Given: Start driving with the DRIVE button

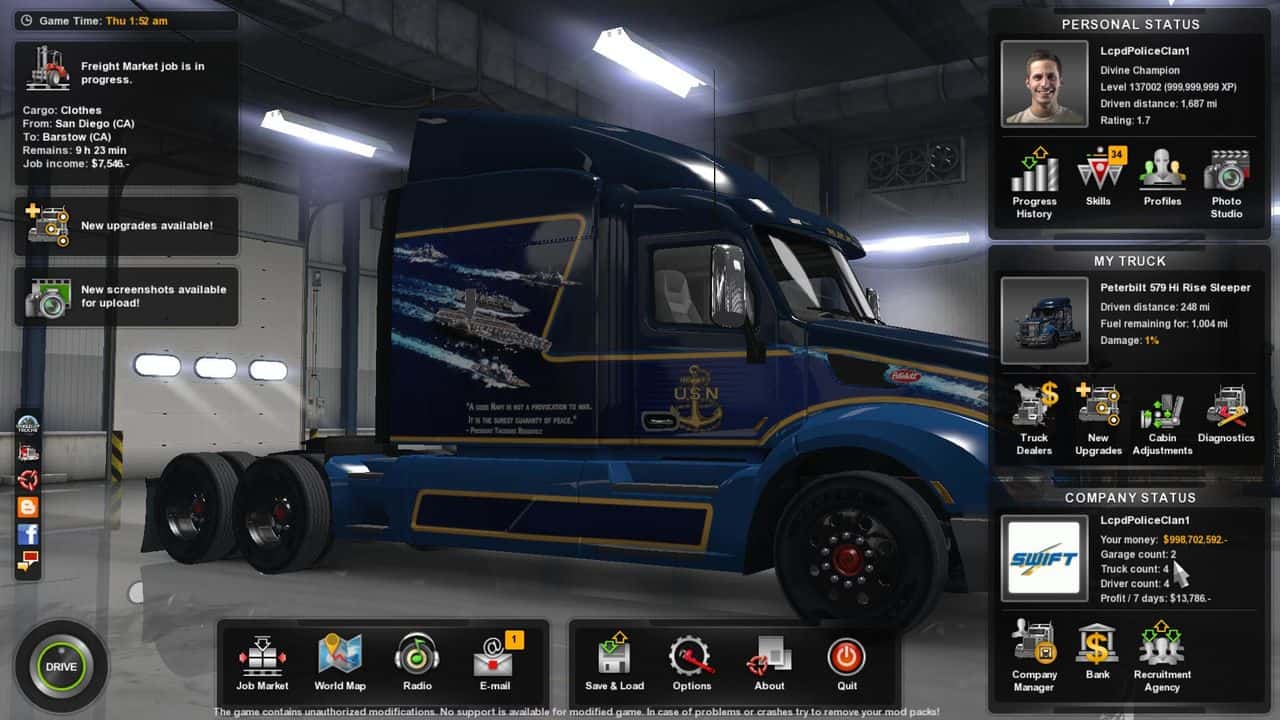Looking at the screenshot, I should [x=61, y=666].
